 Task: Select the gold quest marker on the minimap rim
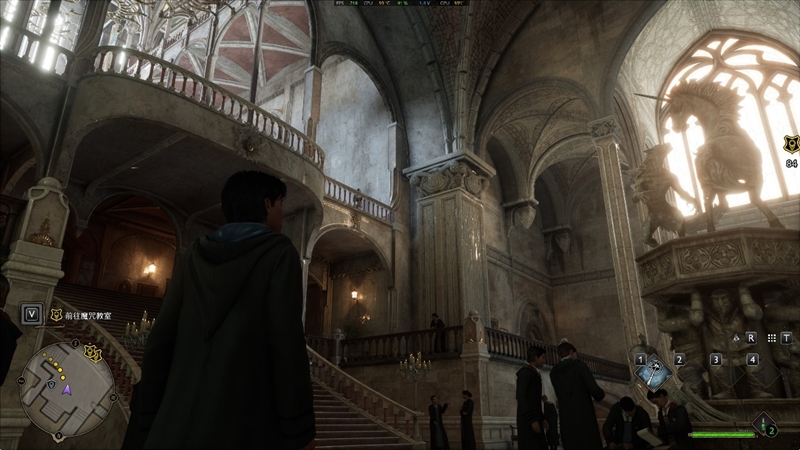click(93, 353)
